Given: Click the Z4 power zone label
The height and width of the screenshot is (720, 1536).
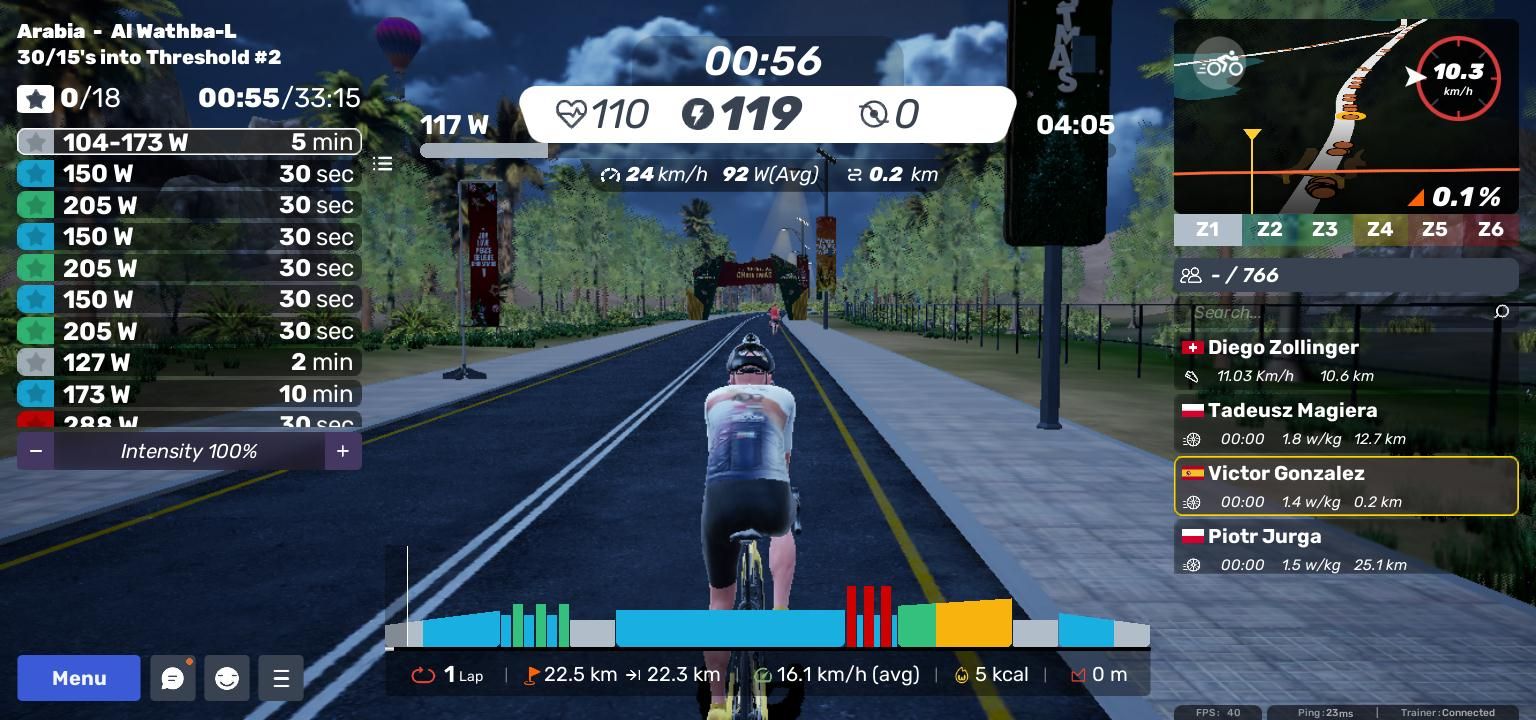Looking at the screenshot, I should [1379, 229].
